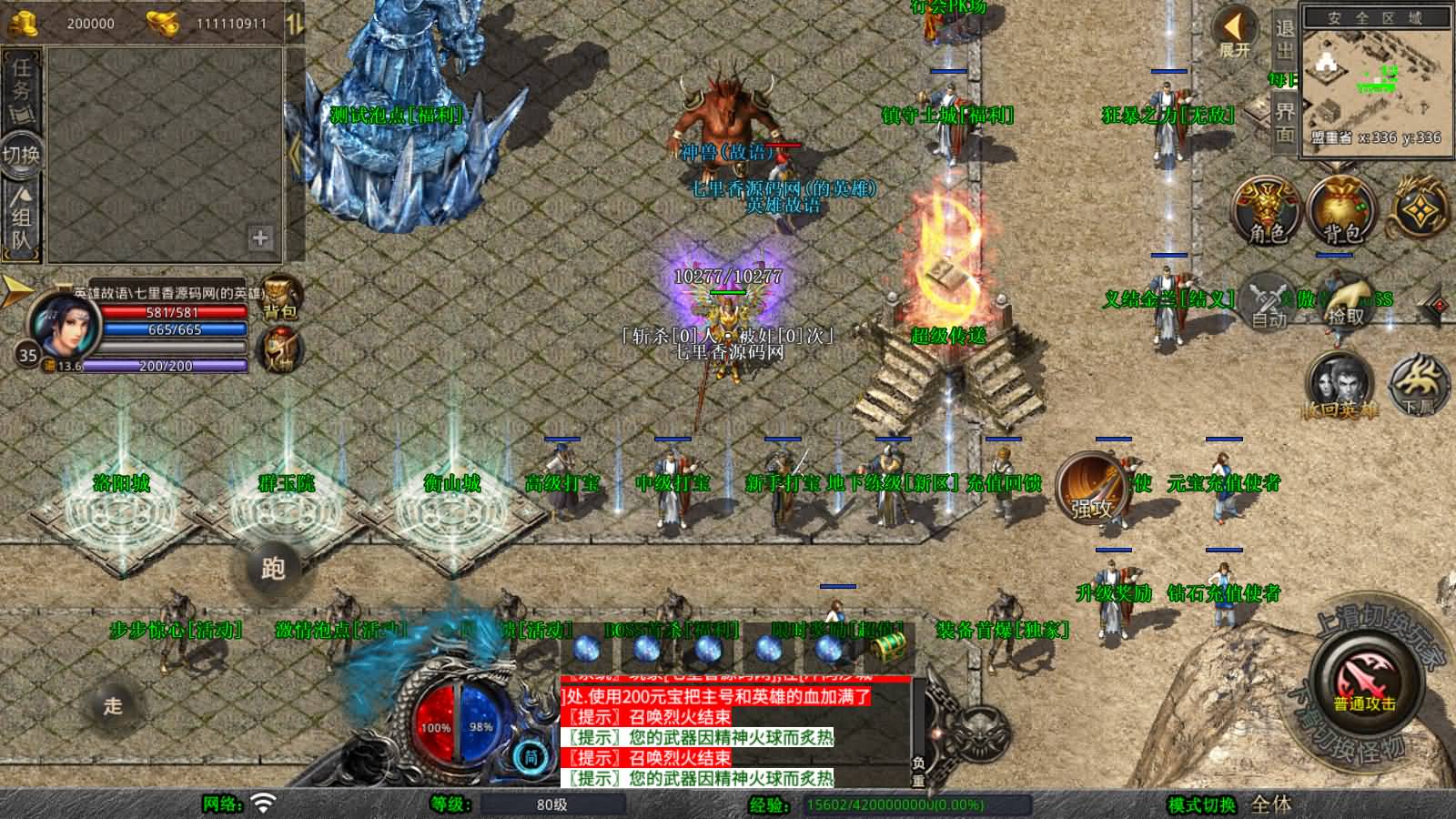
Task: Tap the 普通攻击 normal attack button
Action: pyautogui.click(x=1364, y=684)
